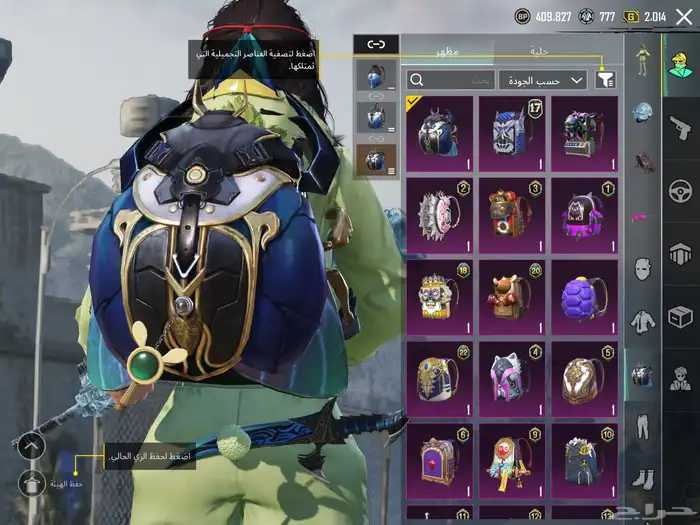The width and height of the screenshot is (700, 525).
Task: Select the golden skull backpack numbered 18
Action: [440, 297]
